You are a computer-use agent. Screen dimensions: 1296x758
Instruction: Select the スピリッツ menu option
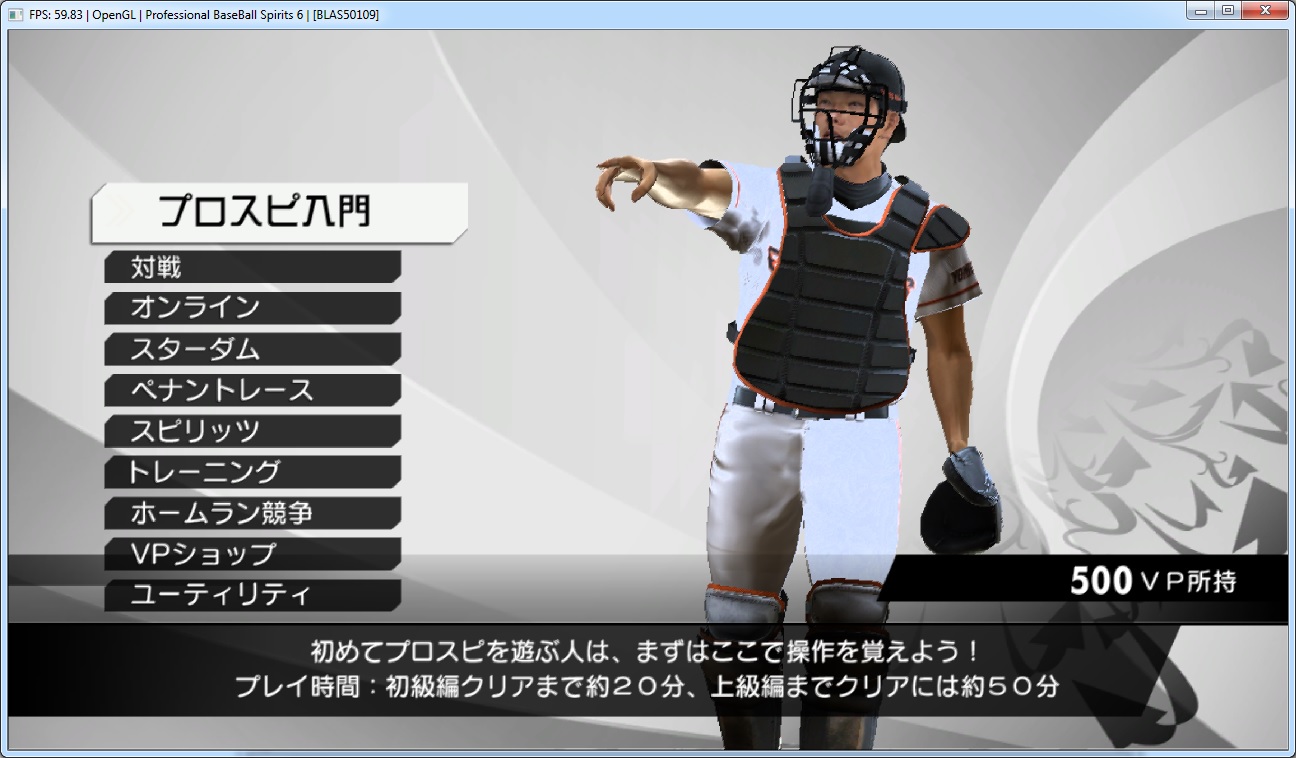tap(252, 431)
